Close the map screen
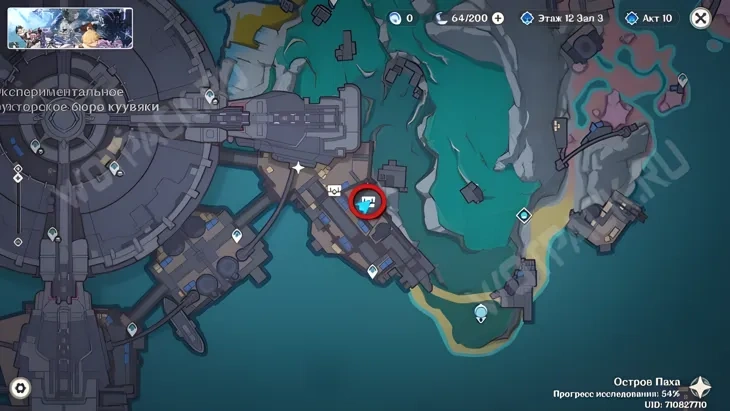The width and height of the screenshot is (730, 411). (701, 18)
